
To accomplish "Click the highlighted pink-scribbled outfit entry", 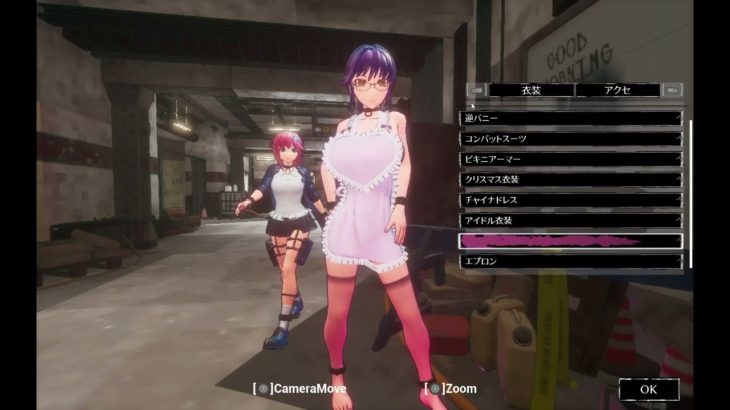I will pos(570,241).
